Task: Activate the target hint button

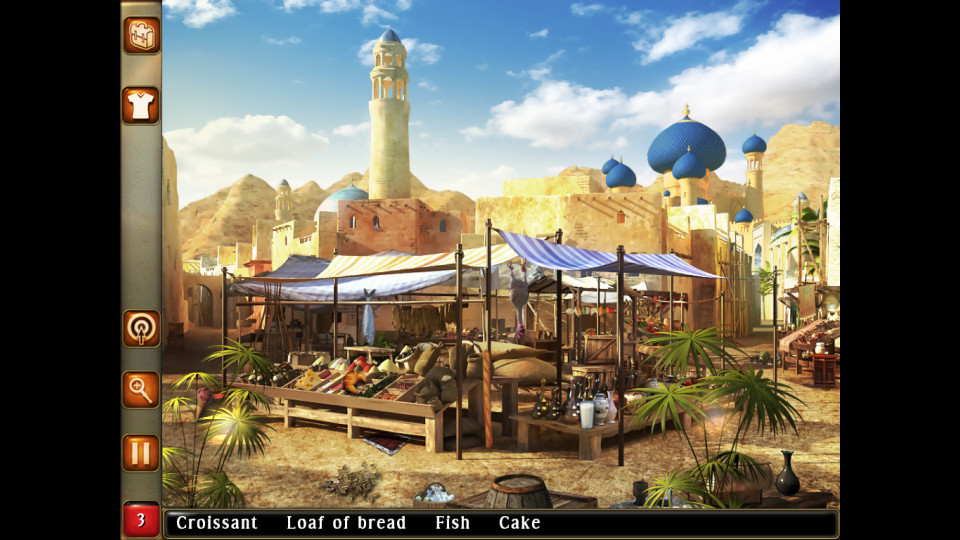Action: (x=141, y=328)
